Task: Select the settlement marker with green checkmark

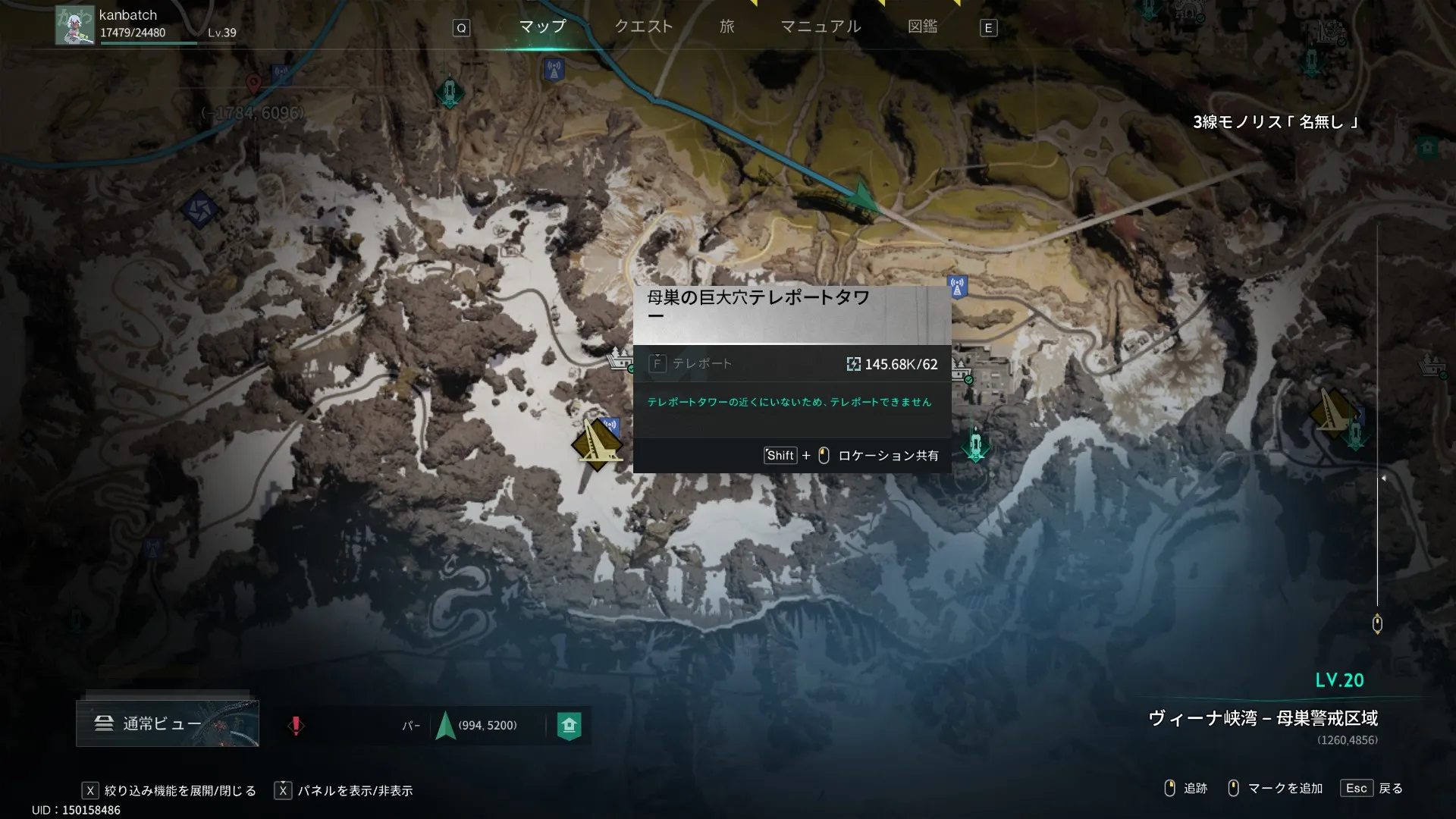Action: coord(962,372)
